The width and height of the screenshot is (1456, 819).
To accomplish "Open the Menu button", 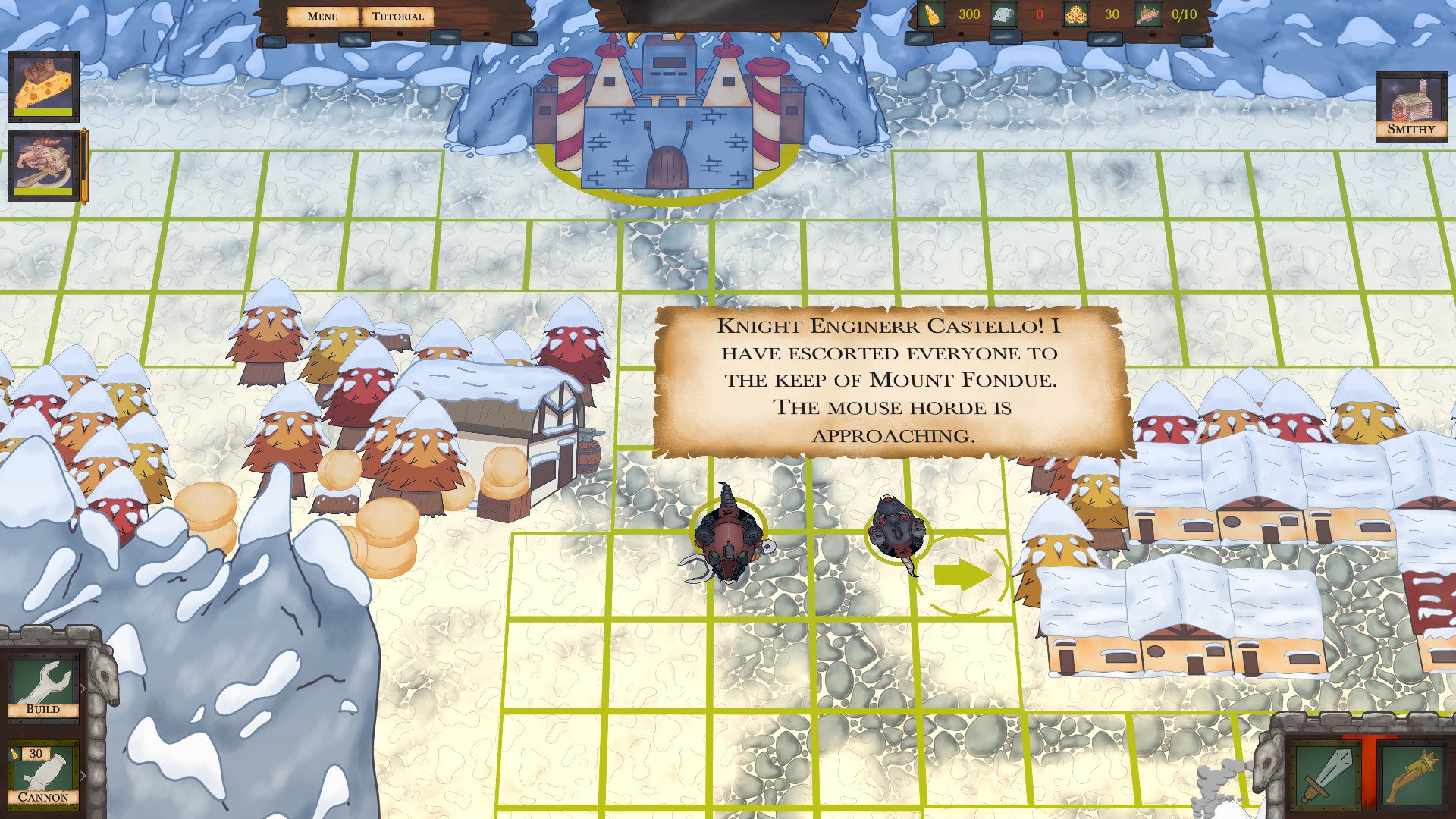I will (322, 17).
